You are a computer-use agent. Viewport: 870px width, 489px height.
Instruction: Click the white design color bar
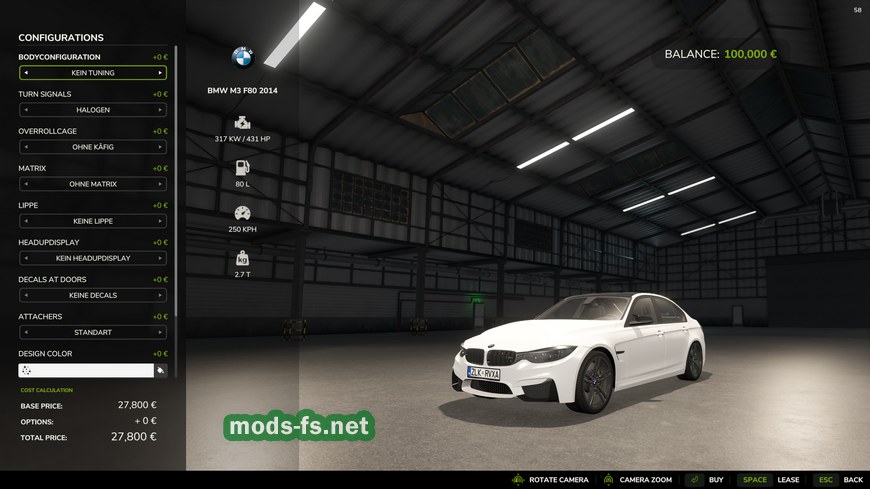(x=86, y=370)
